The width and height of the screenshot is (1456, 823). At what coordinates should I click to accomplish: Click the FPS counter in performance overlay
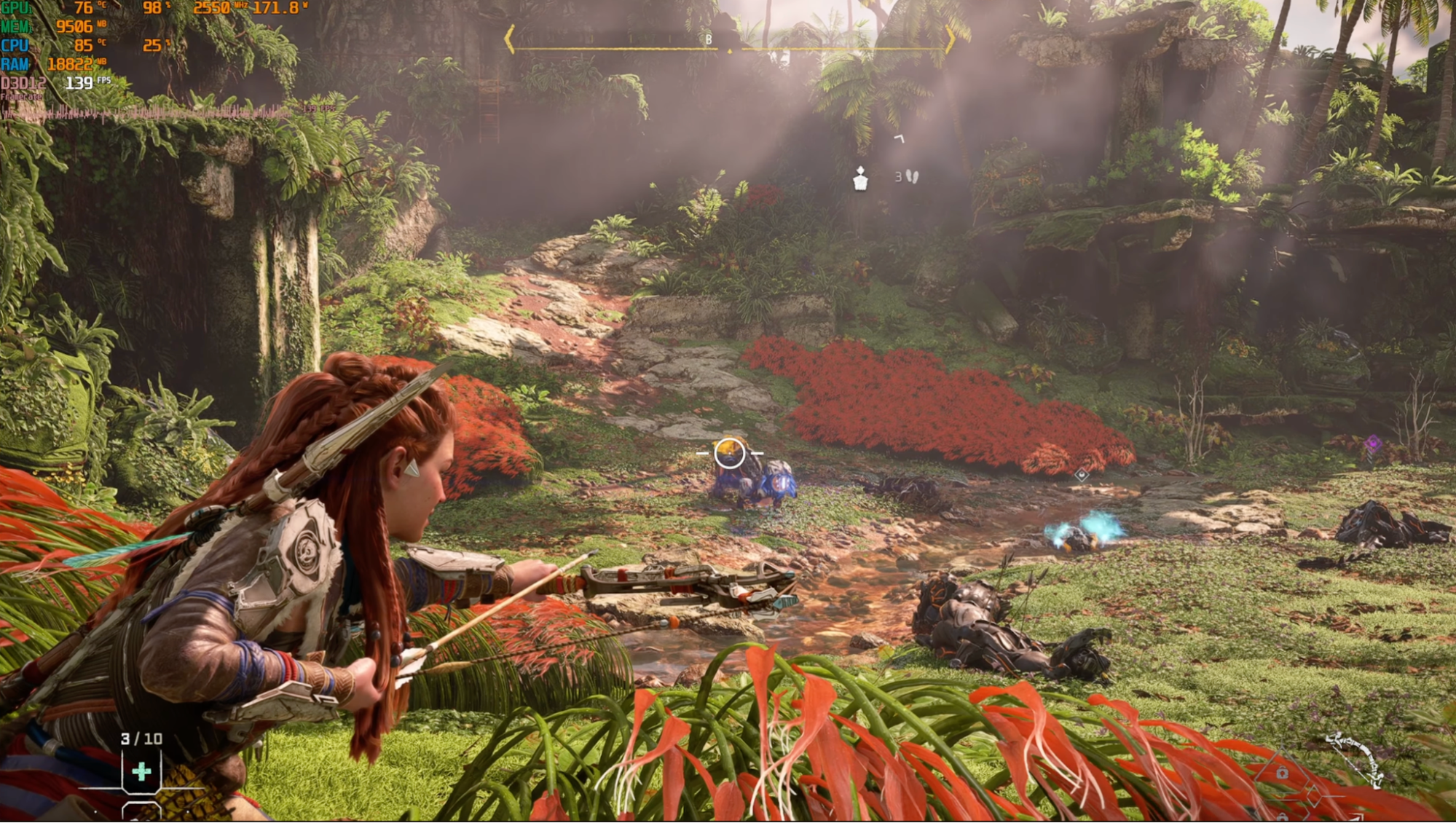click(80, 83)
